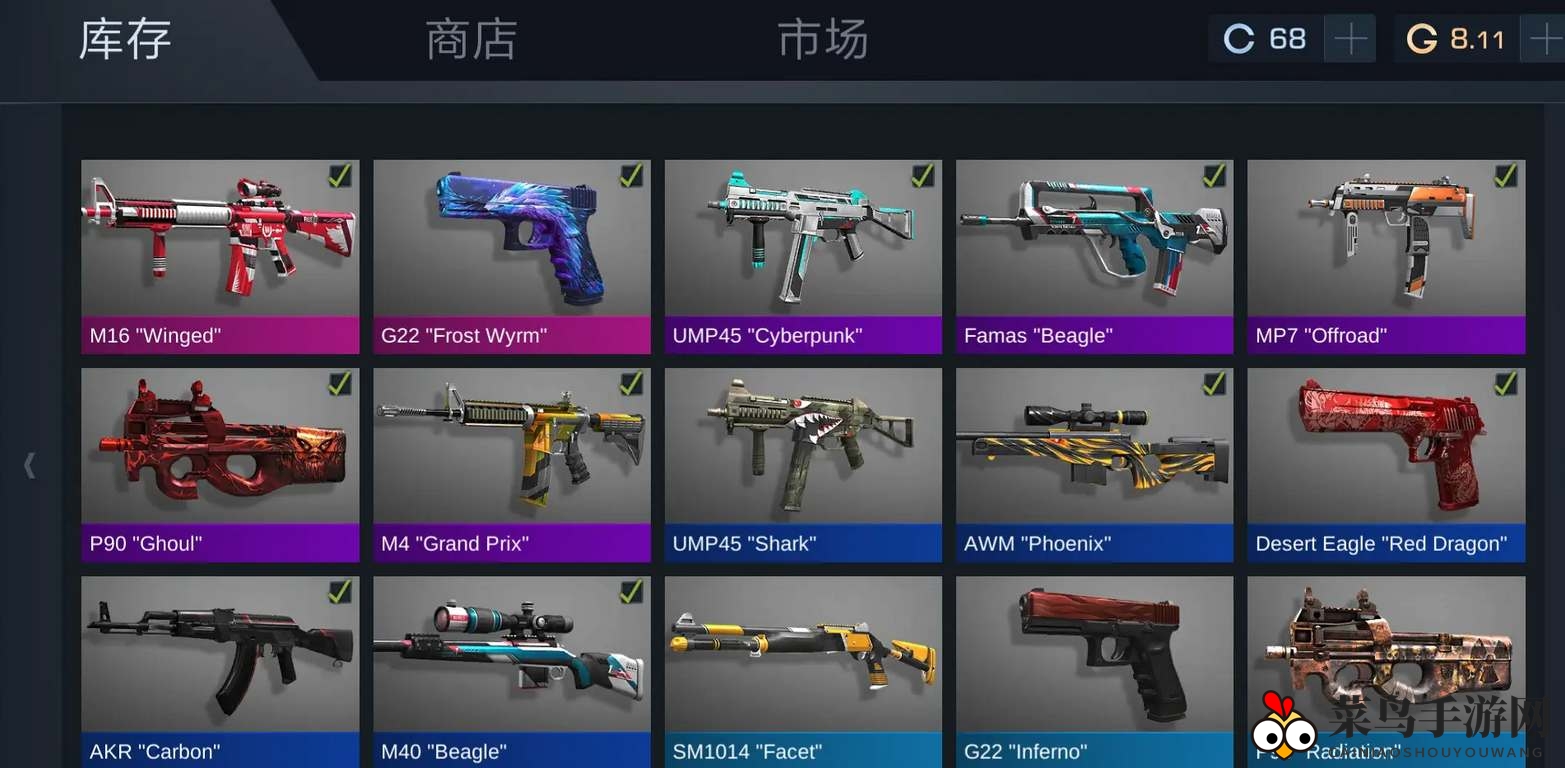
Task: Select the Famas "Beagle" skin
Action: (1094, 256)
